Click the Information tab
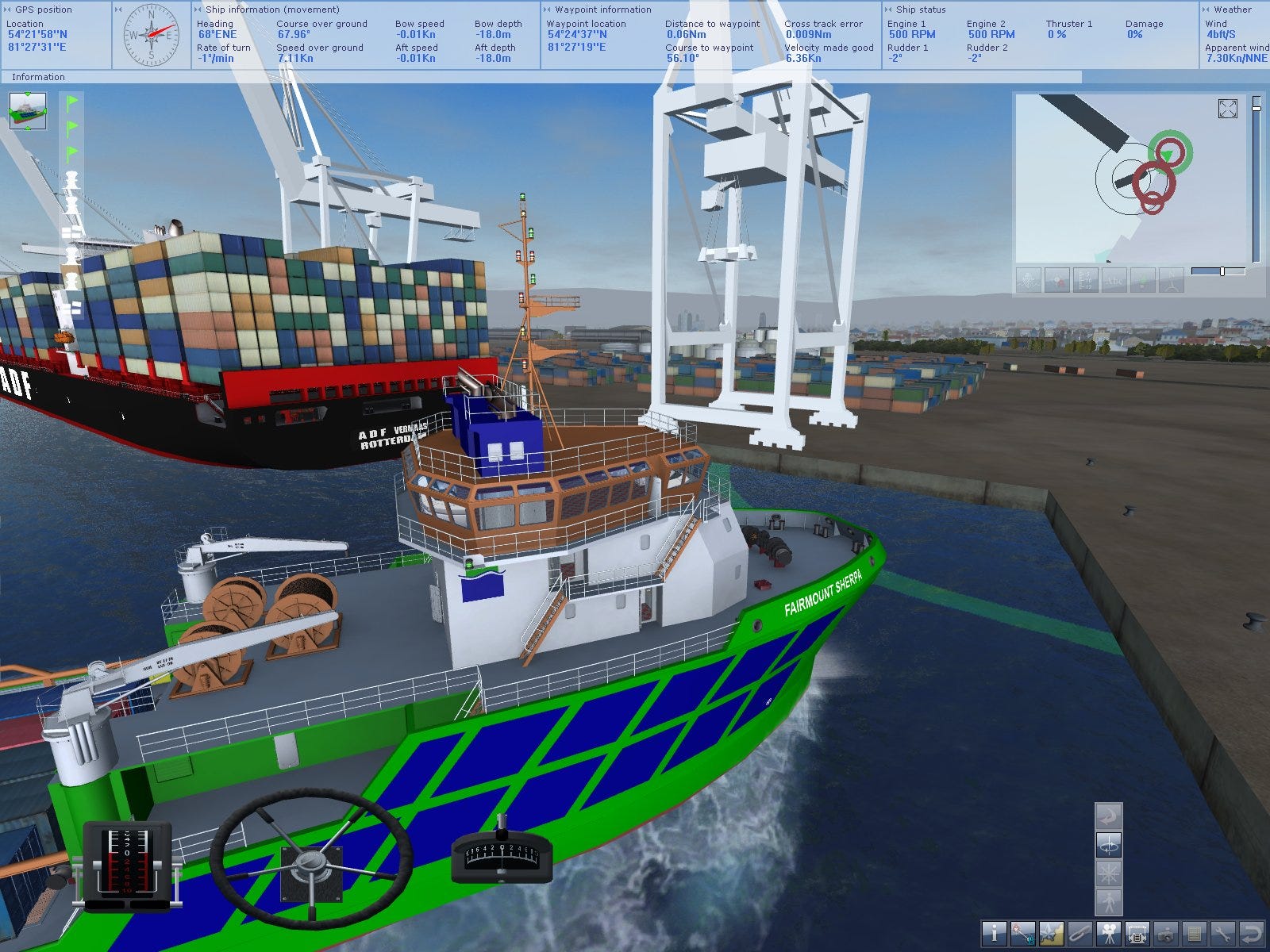This screenshot has height=952, width=1270. point(38,77)
